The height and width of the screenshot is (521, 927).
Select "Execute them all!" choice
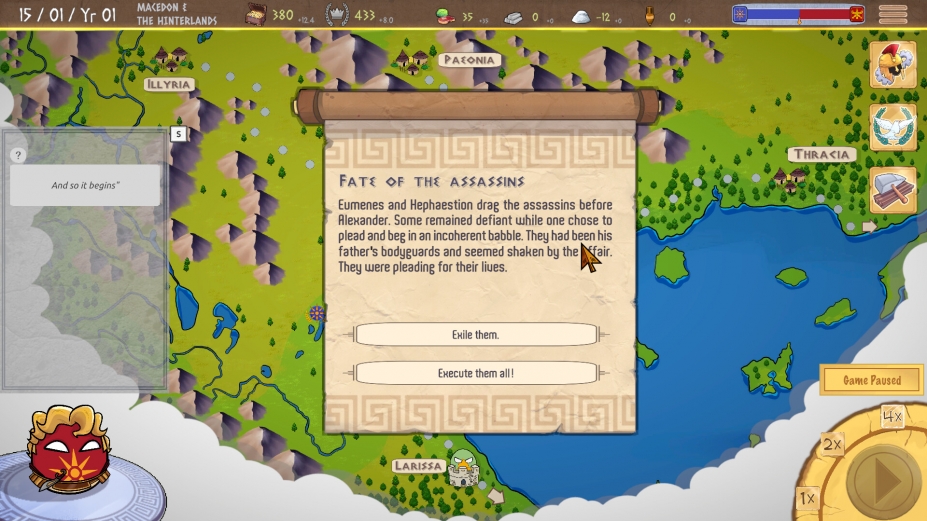(x=475, y=373)
